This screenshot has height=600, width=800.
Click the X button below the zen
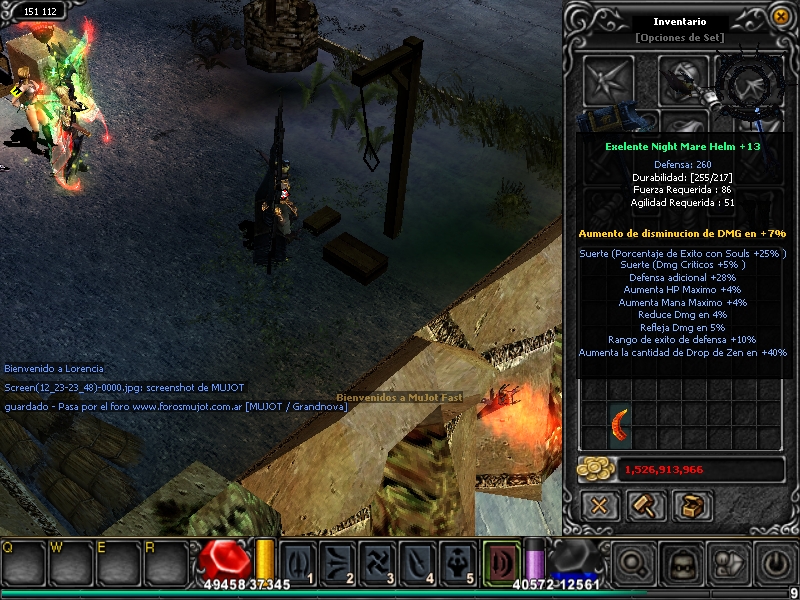pyautogui.click(x=600, y=506)
